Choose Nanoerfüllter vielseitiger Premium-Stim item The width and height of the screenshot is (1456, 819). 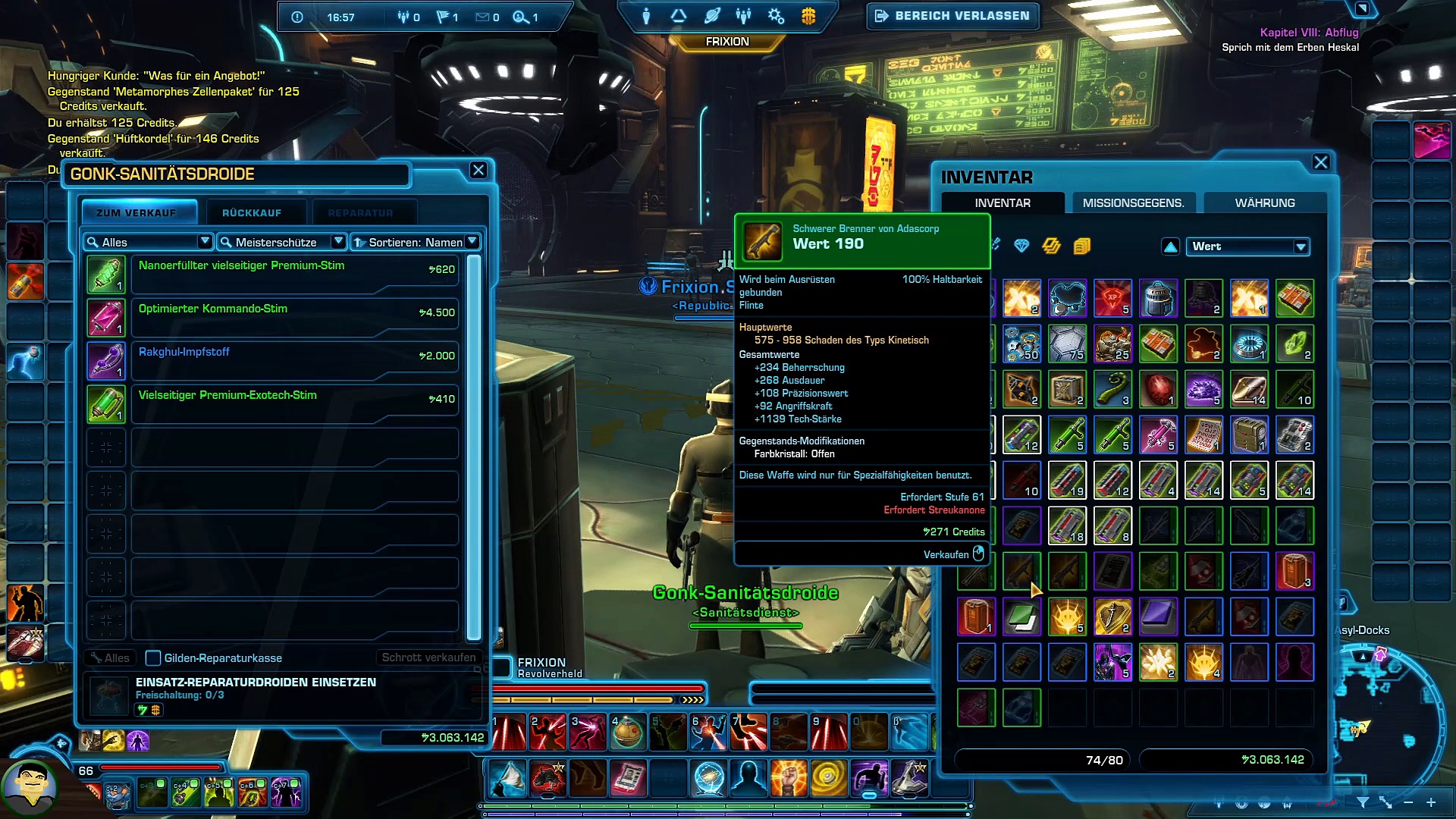click(294, 274)
